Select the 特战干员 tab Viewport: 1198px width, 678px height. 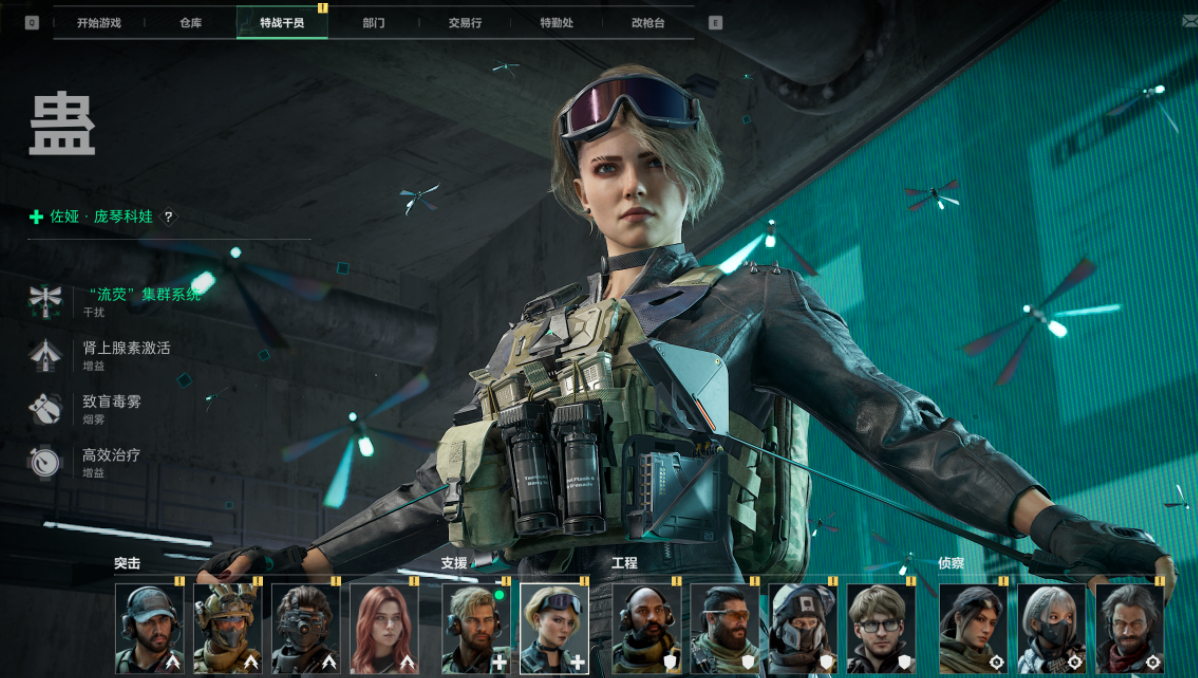(x=282, y=23)
